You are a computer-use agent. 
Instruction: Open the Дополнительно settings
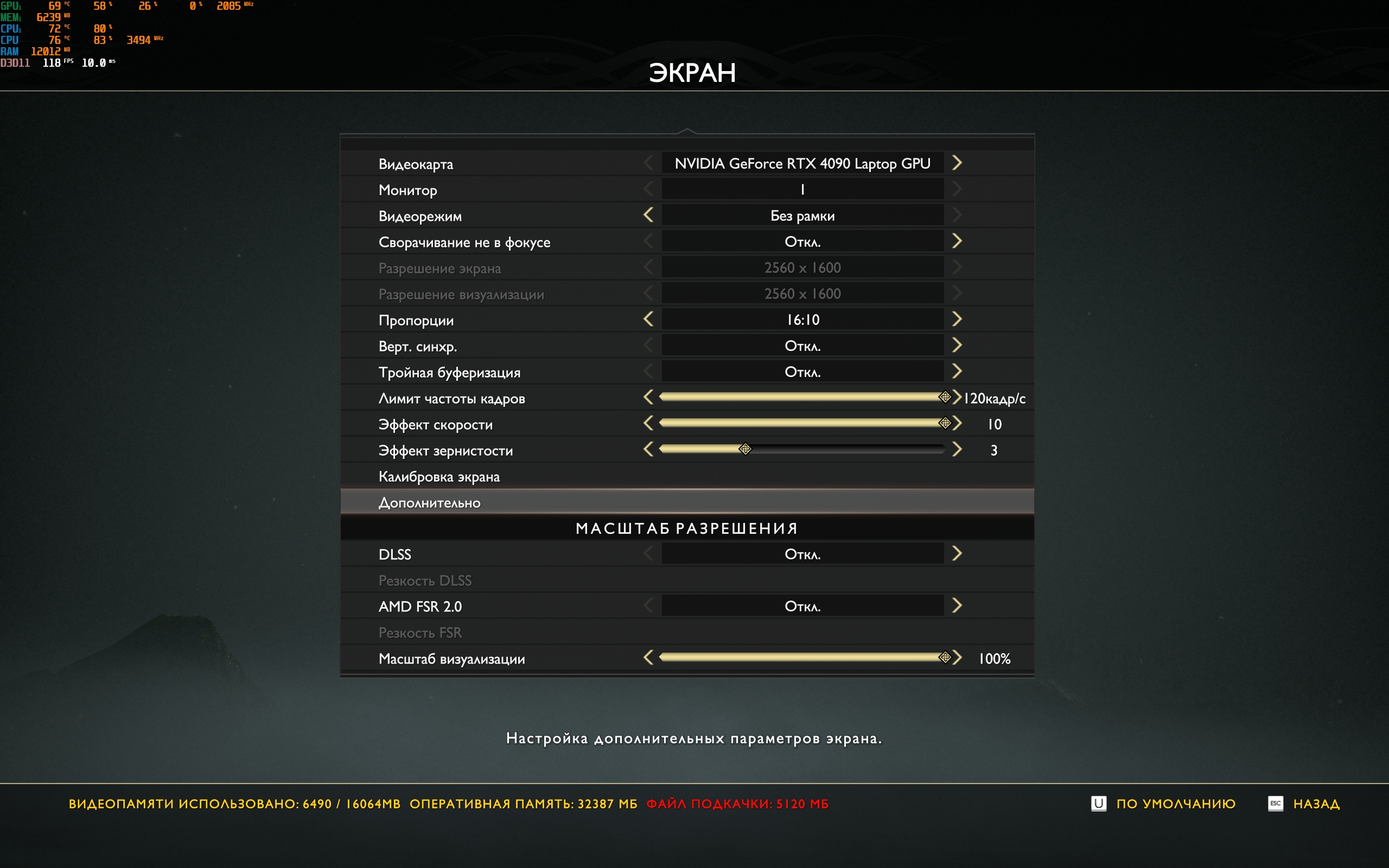pyautogui.click(x=429, y=503)
